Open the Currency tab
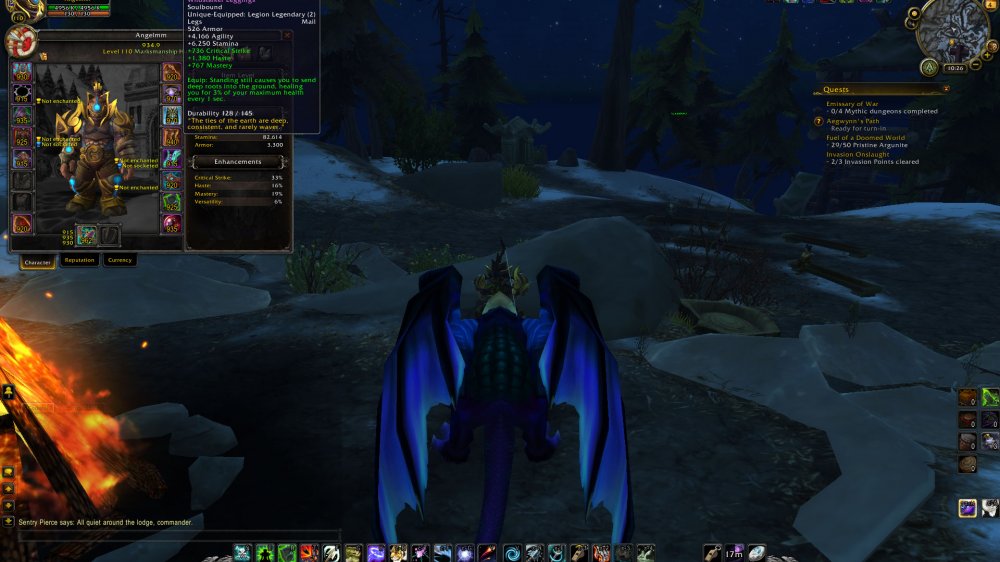 [119, 260]
